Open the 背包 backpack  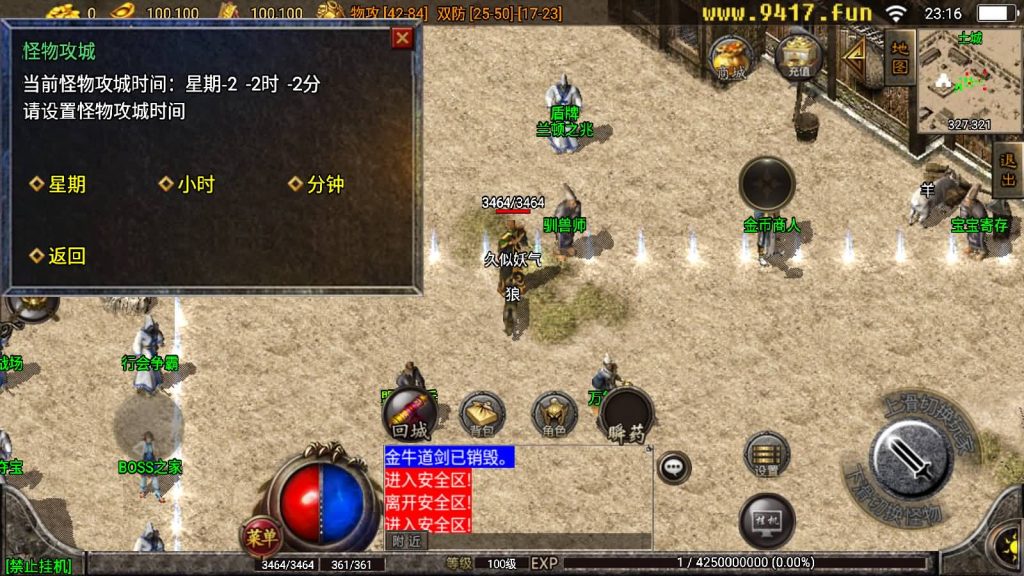[x=482, y=414]
